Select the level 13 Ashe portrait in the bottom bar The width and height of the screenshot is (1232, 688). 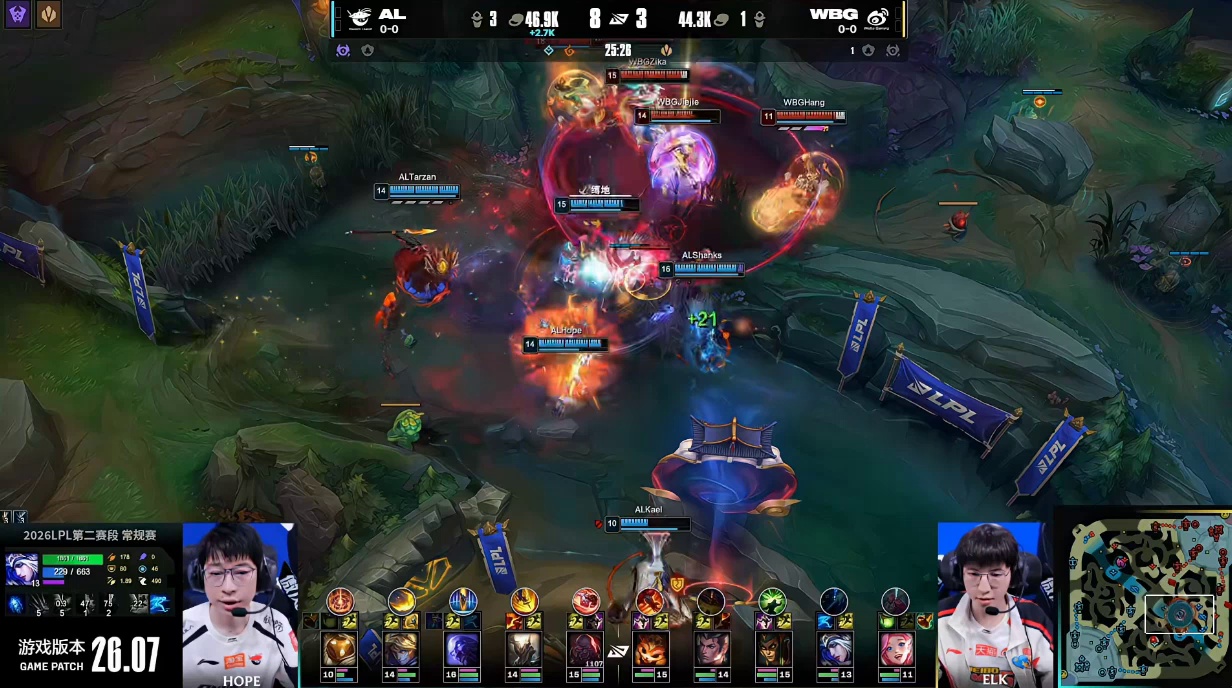pyautogui.click(x=834, y=649)
